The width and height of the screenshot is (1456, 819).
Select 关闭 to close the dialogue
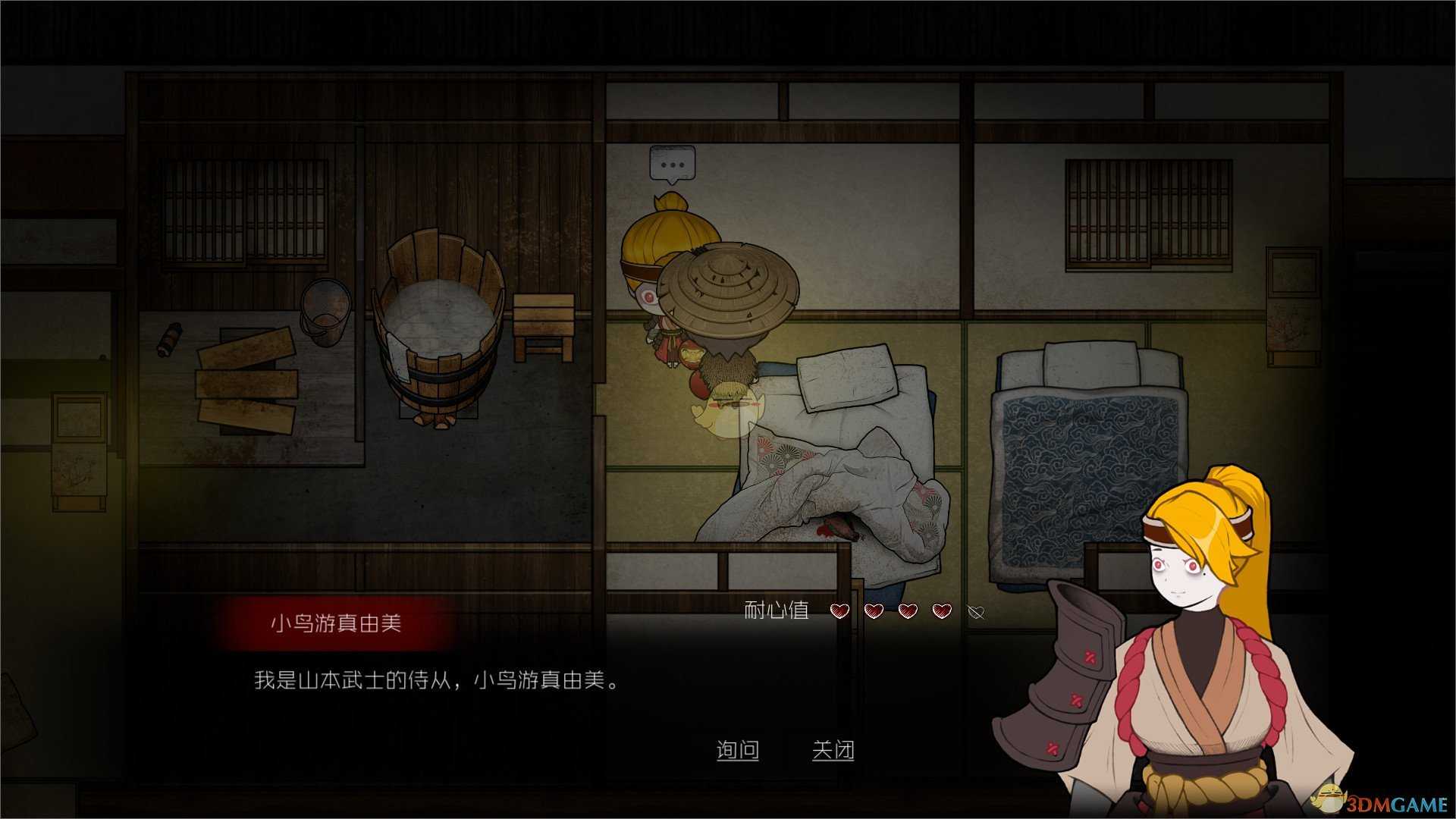pos(834,749)
